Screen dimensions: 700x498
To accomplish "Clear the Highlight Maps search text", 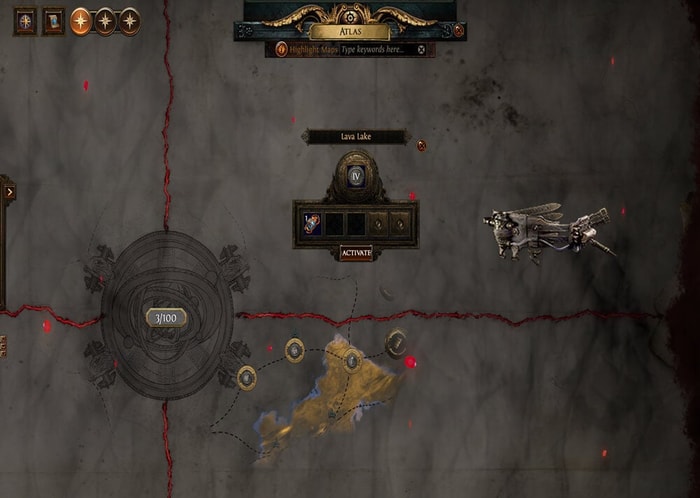I will pos(422,49).
